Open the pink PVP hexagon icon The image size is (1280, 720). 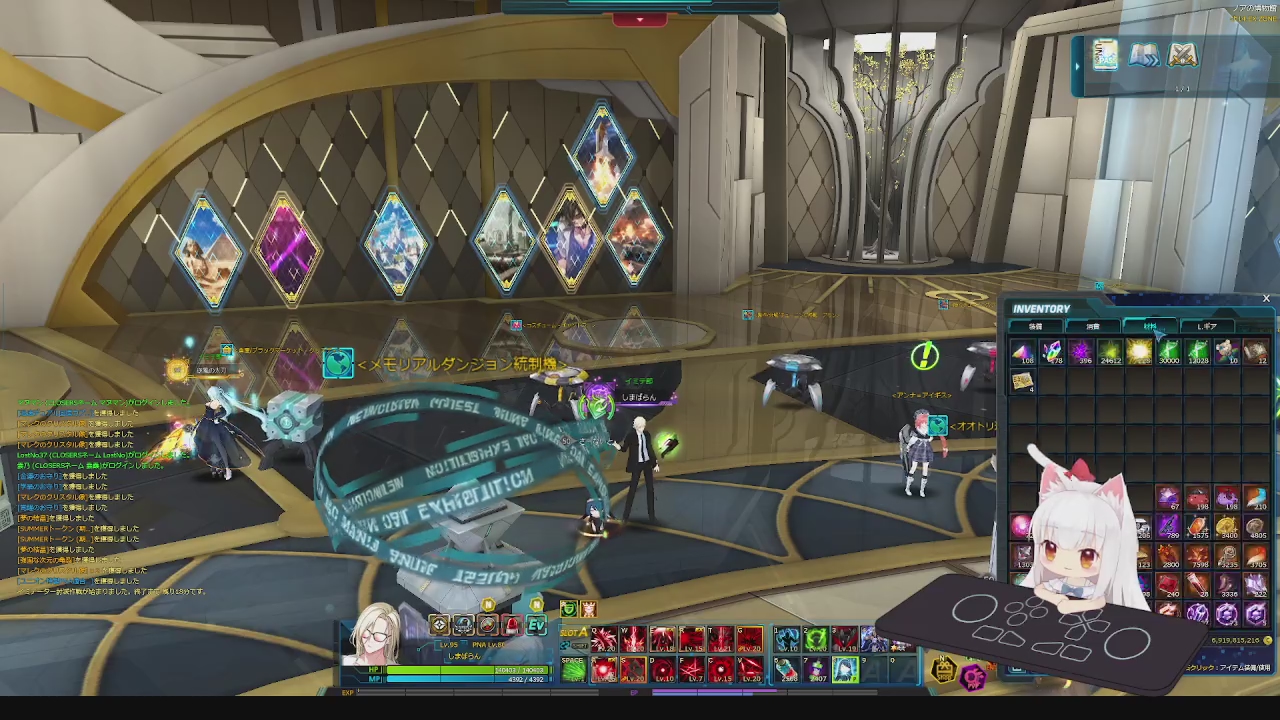click(x=974, y=678)
